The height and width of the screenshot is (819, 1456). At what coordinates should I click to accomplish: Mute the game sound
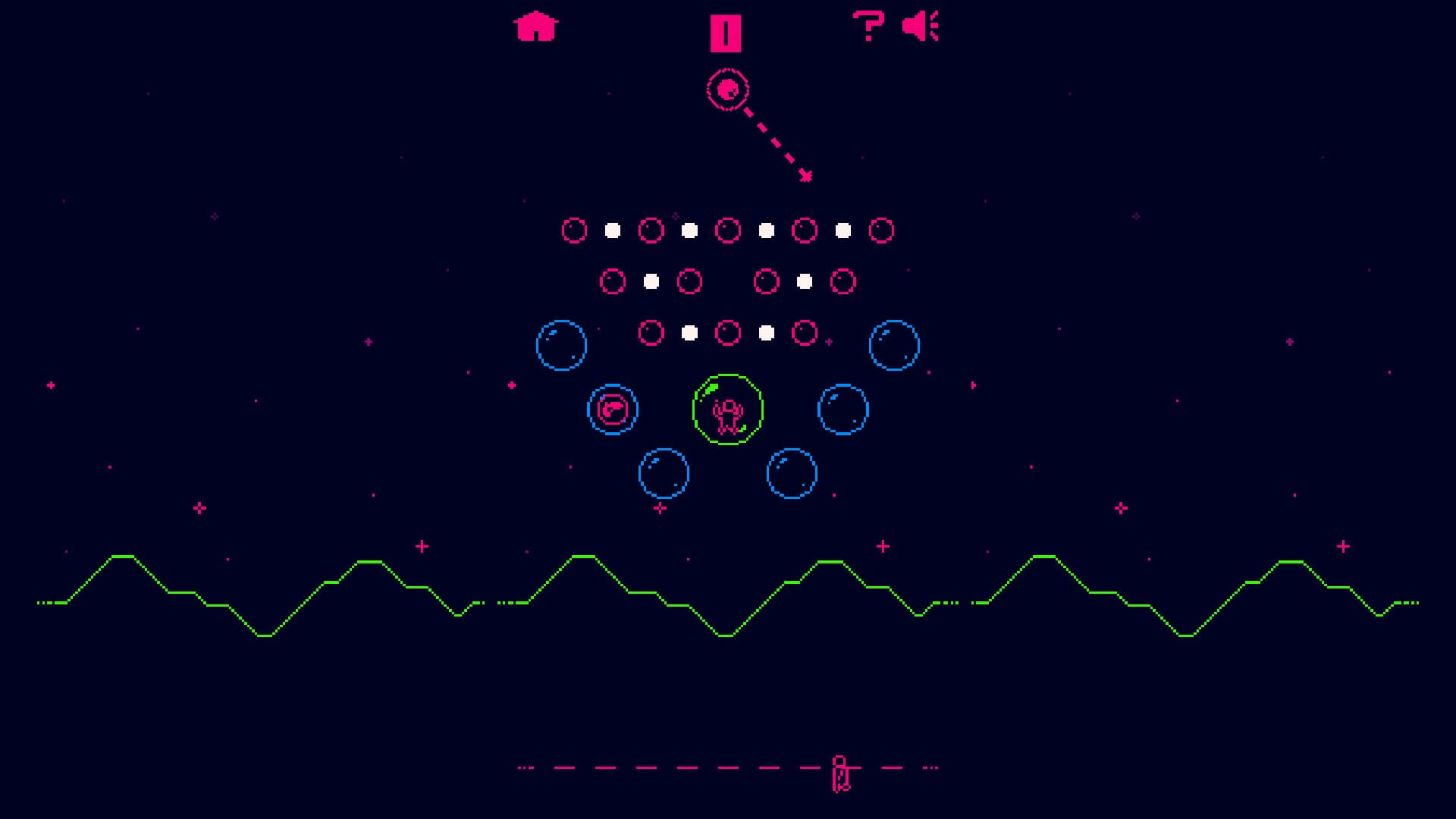922,27
